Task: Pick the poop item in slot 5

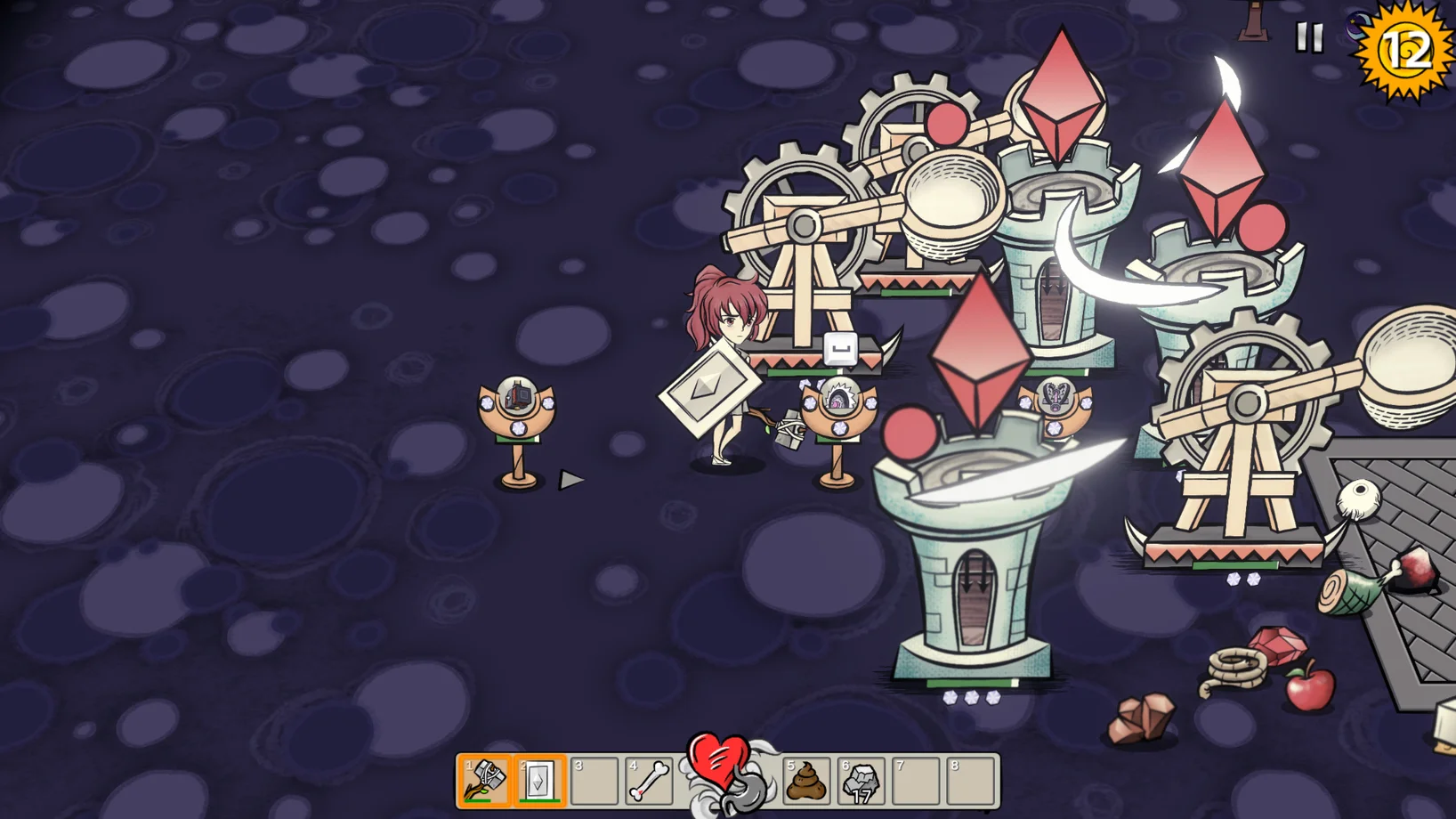Action: coord(807,781)
